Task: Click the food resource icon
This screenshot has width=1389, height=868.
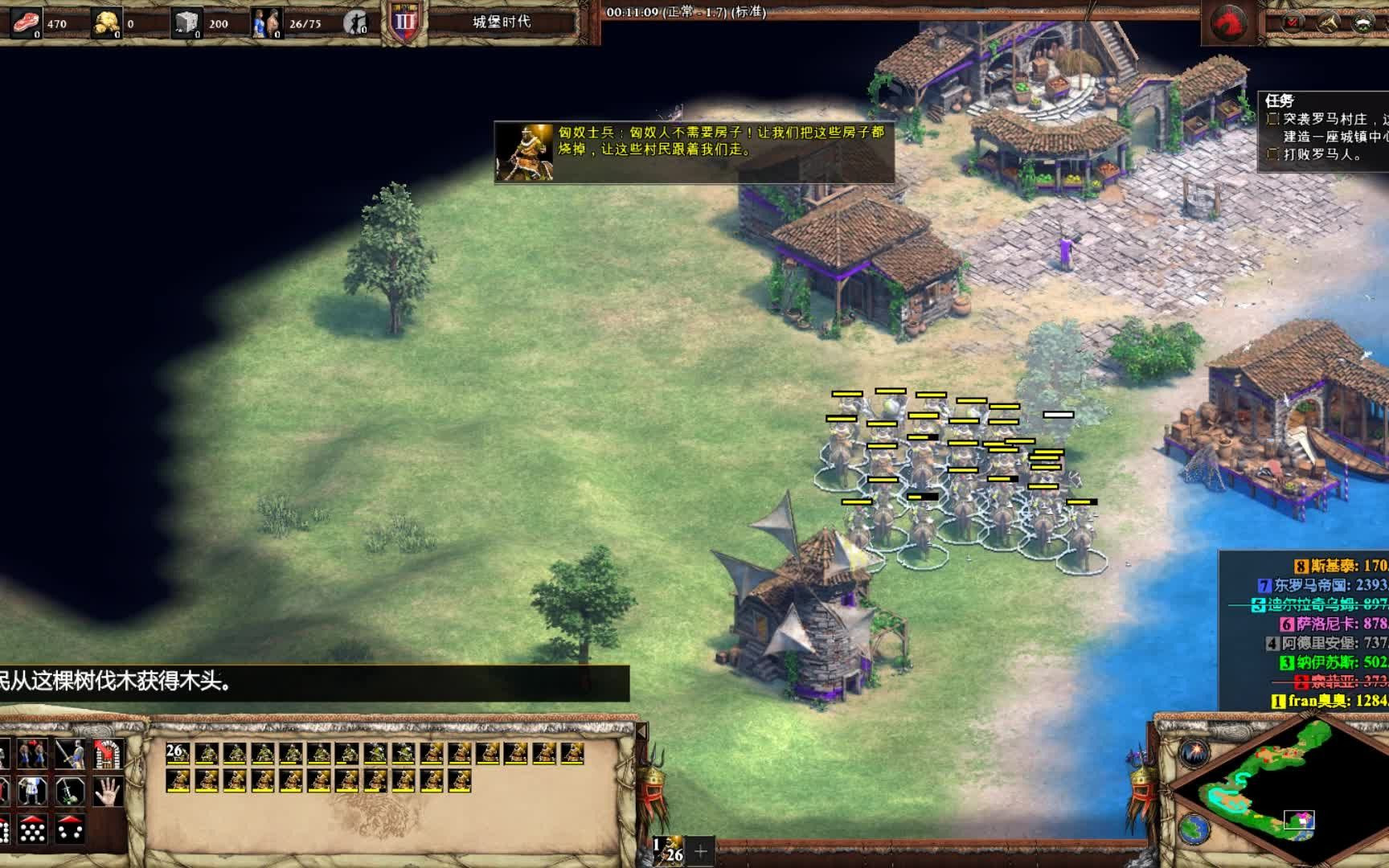Action: (27, 23)
